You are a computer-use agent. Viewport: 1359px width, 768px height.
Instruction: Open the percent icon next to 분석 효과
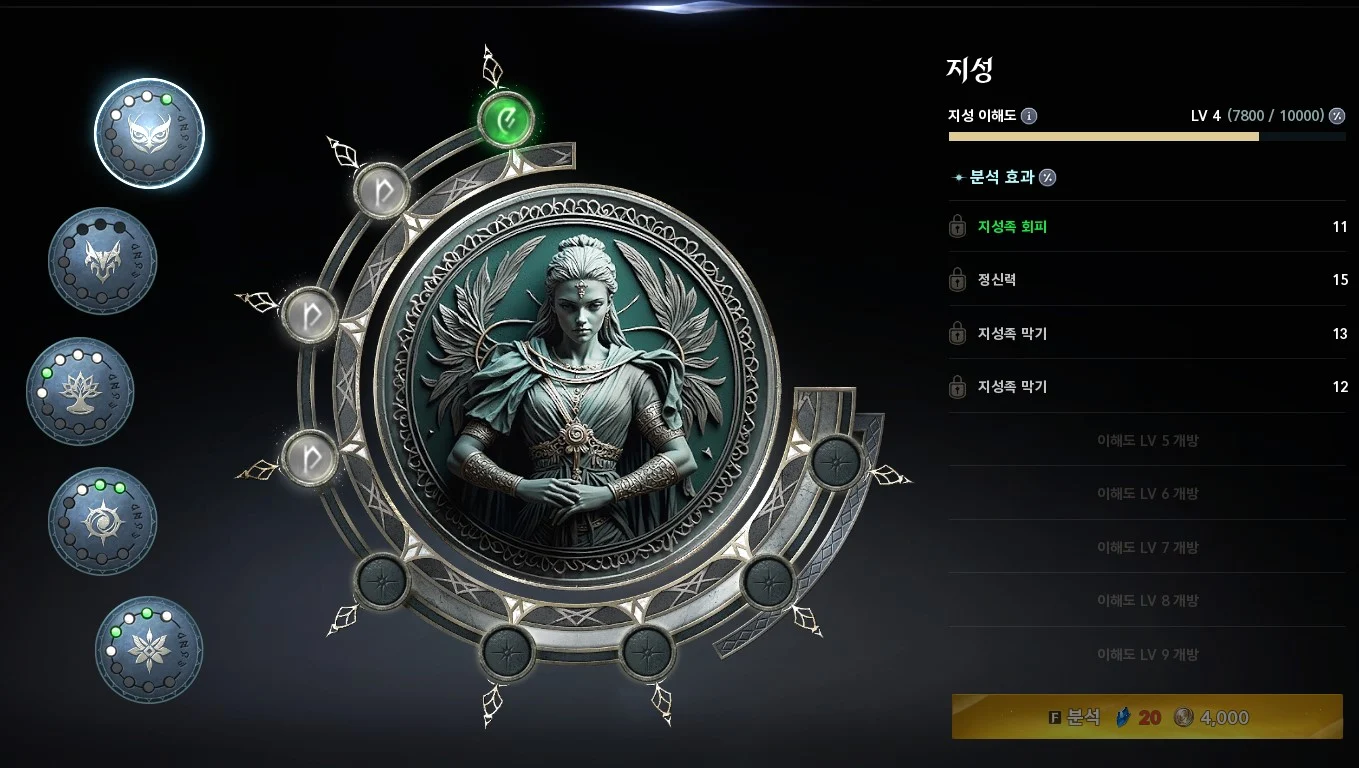1048,178
